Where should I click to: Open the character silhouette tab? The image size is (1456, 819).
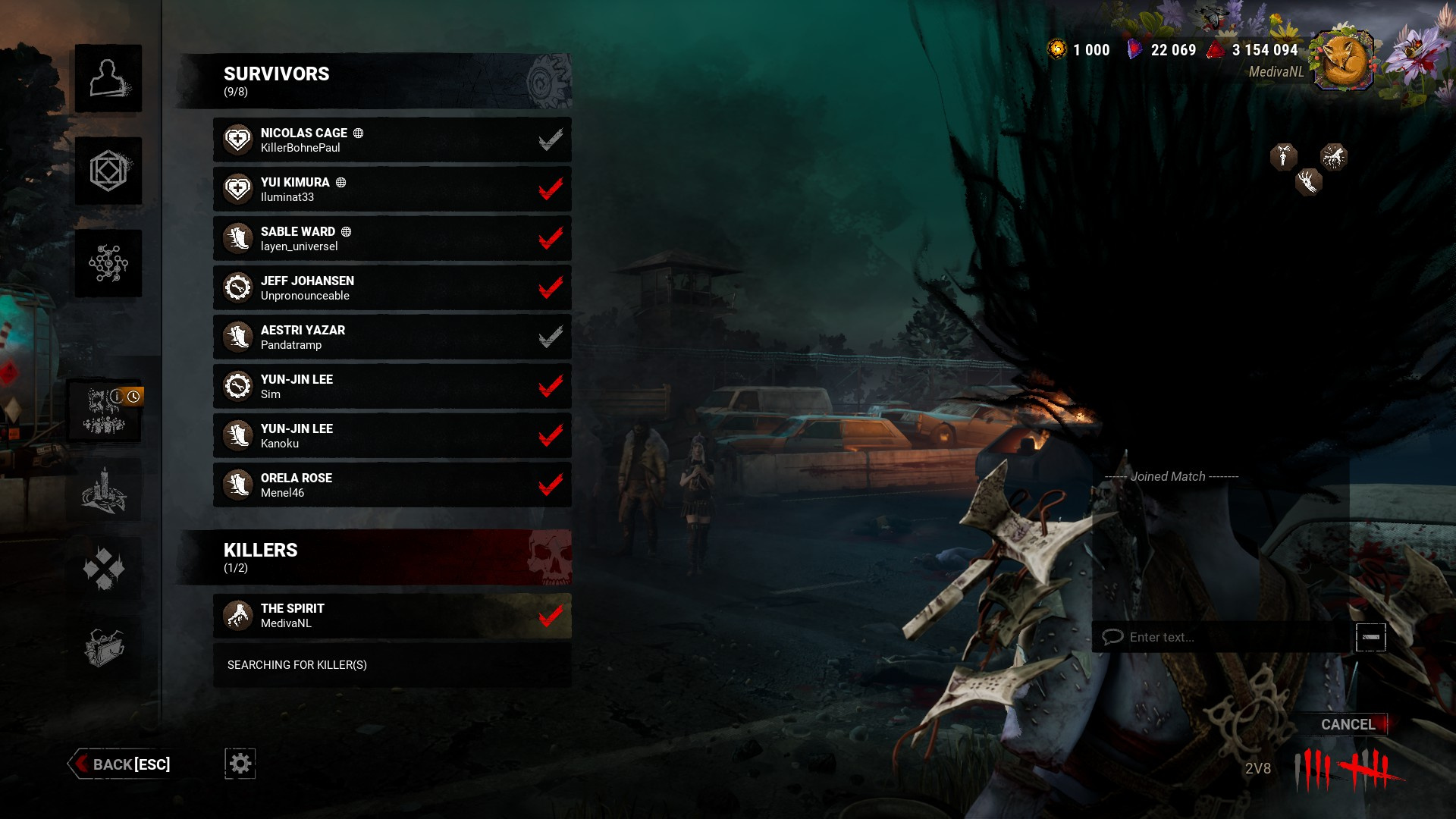coord(108,78)
